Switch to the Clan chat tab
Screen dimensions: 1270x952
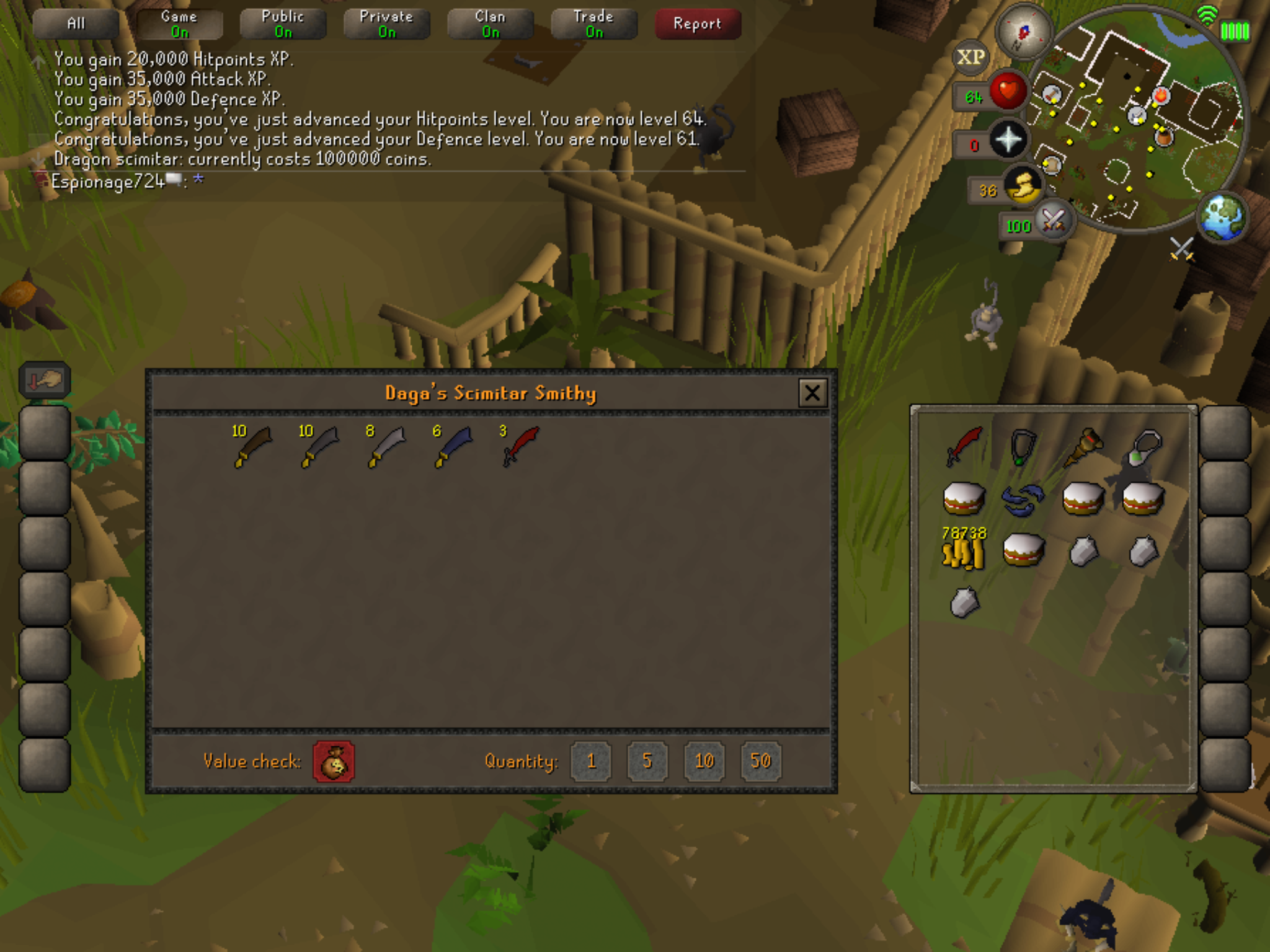[x=491, y=24]
